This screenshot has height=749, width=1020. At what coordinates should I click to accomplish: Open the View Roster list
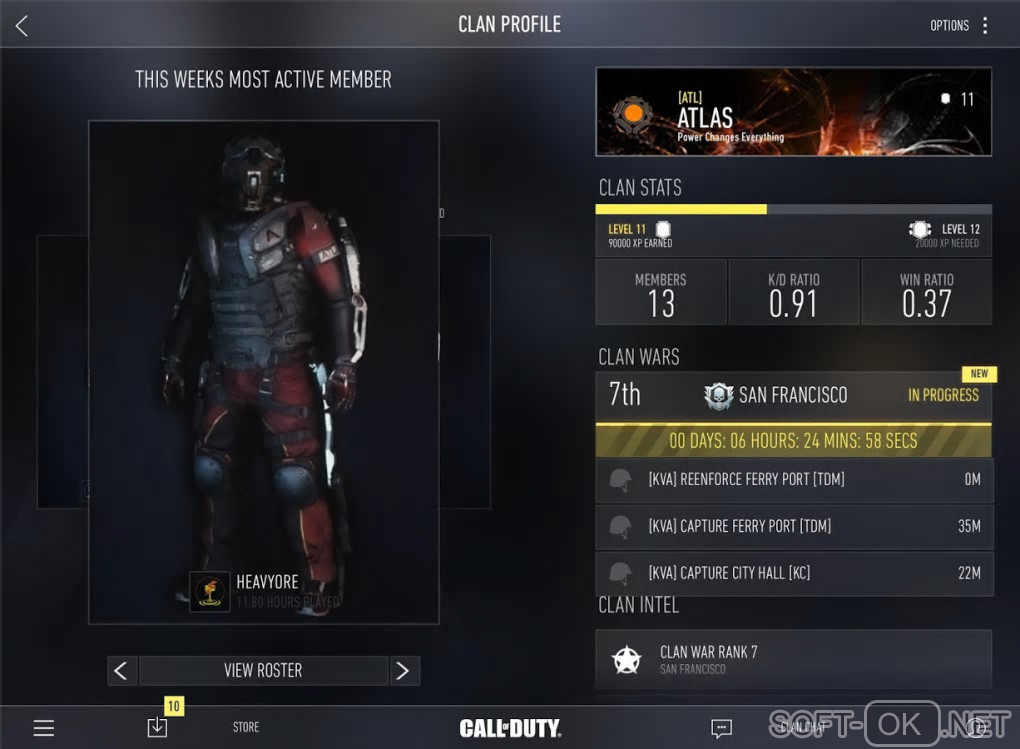click(263, 670)
